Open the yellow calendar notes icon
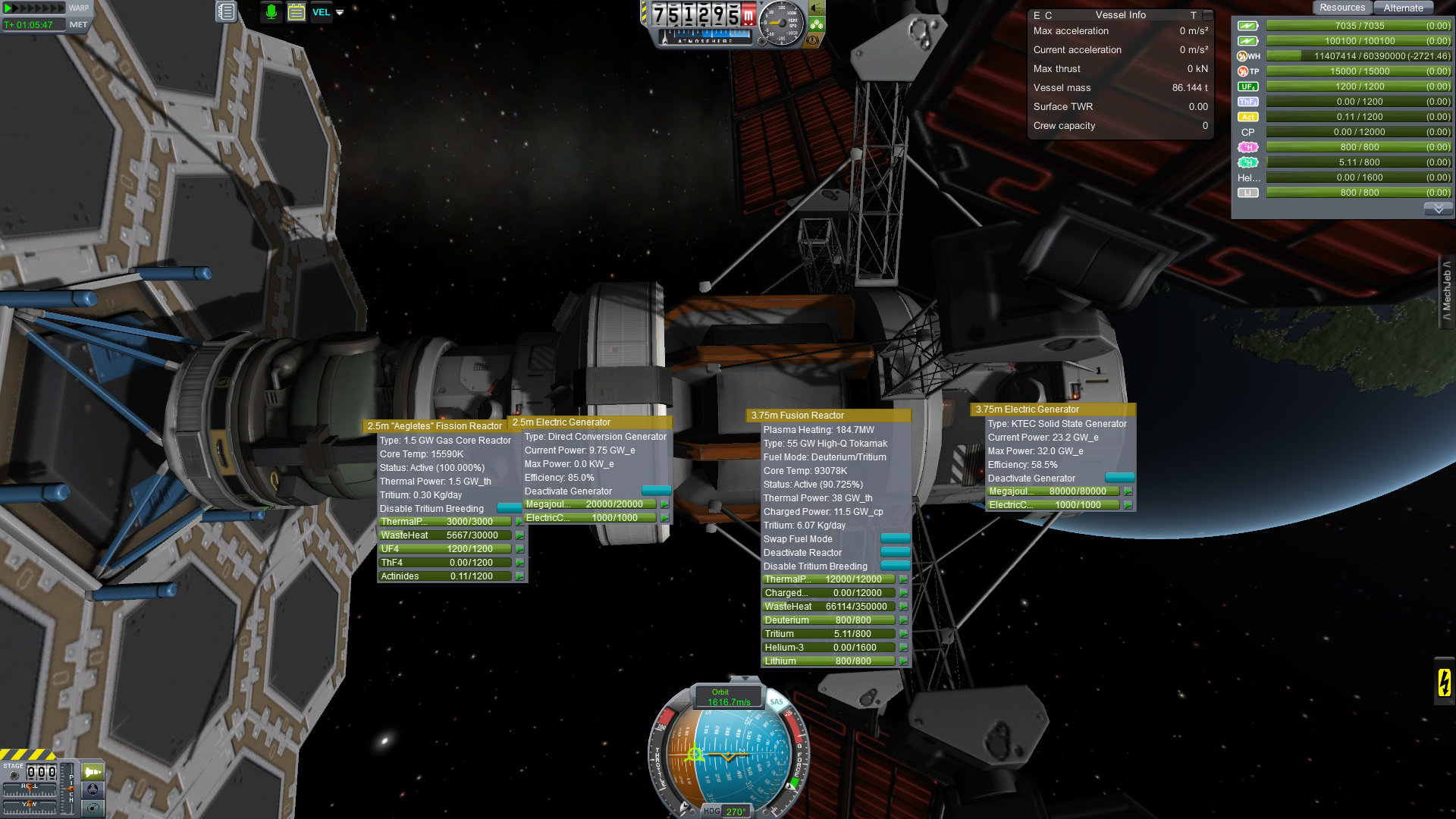Screen dimensions: 1456x819 297,12
